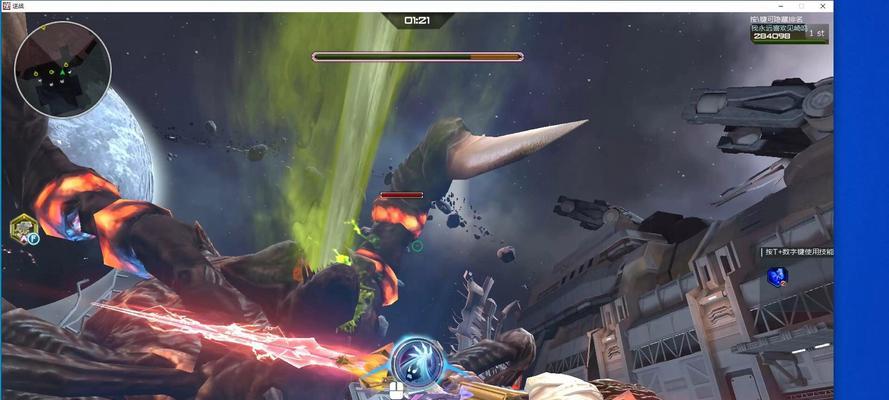Viewport: 889px width, 400px height.
Task: Close the game window
Action: tap(822, 6)
